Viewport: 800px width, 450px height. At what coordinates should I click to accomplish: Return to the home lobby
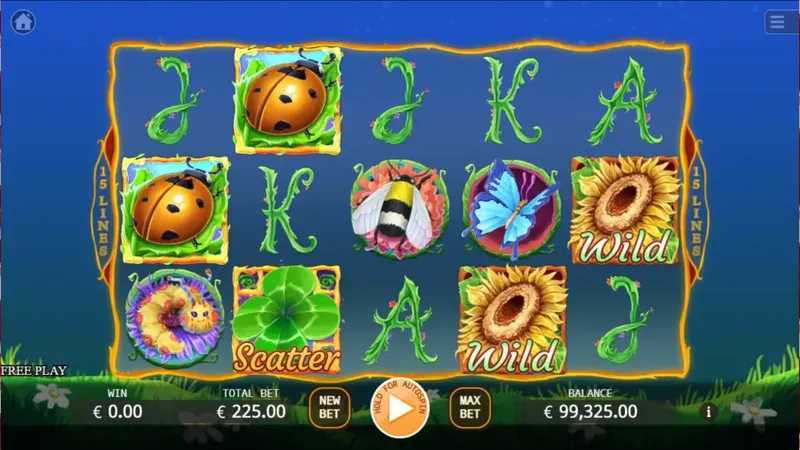[23, 21]
